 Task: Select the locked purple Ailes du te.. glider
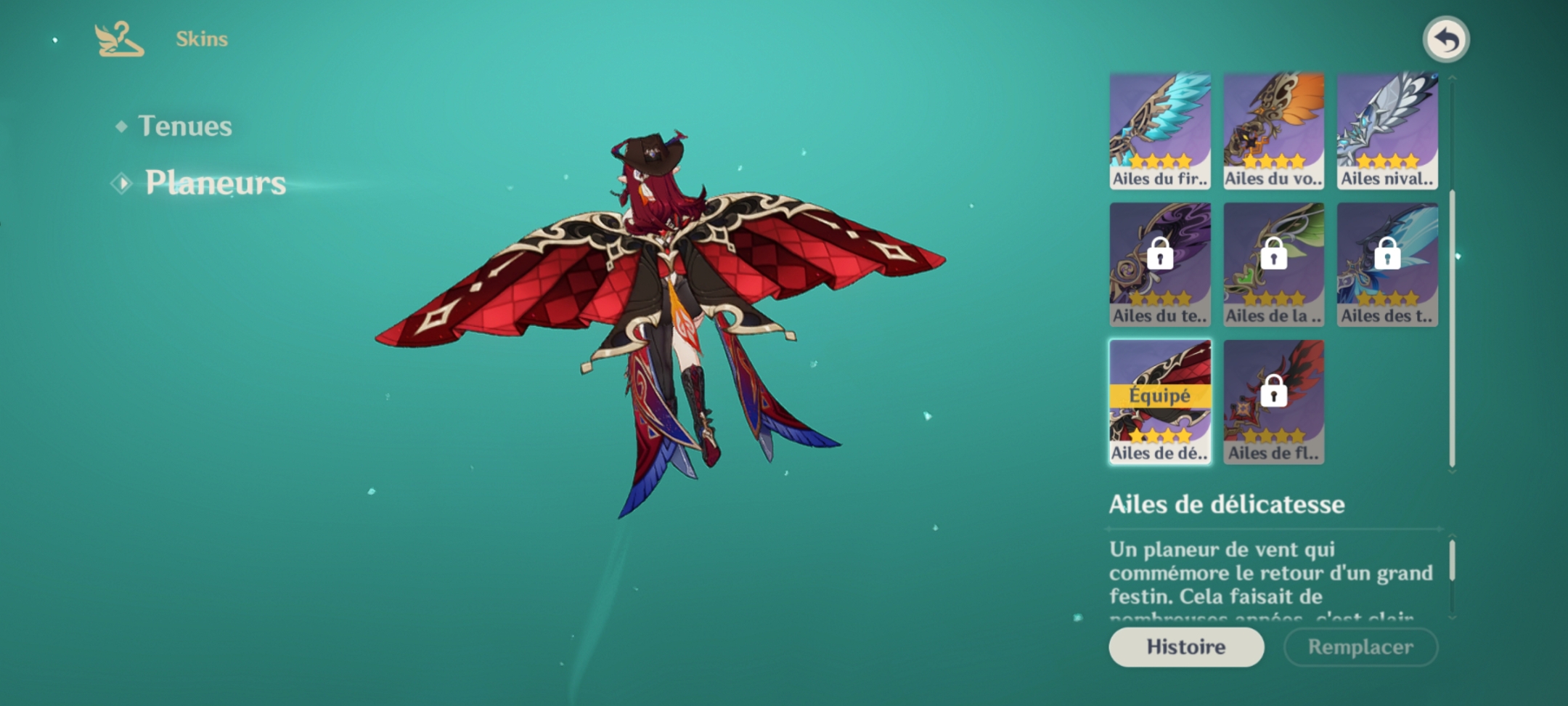pos(1159,265)
